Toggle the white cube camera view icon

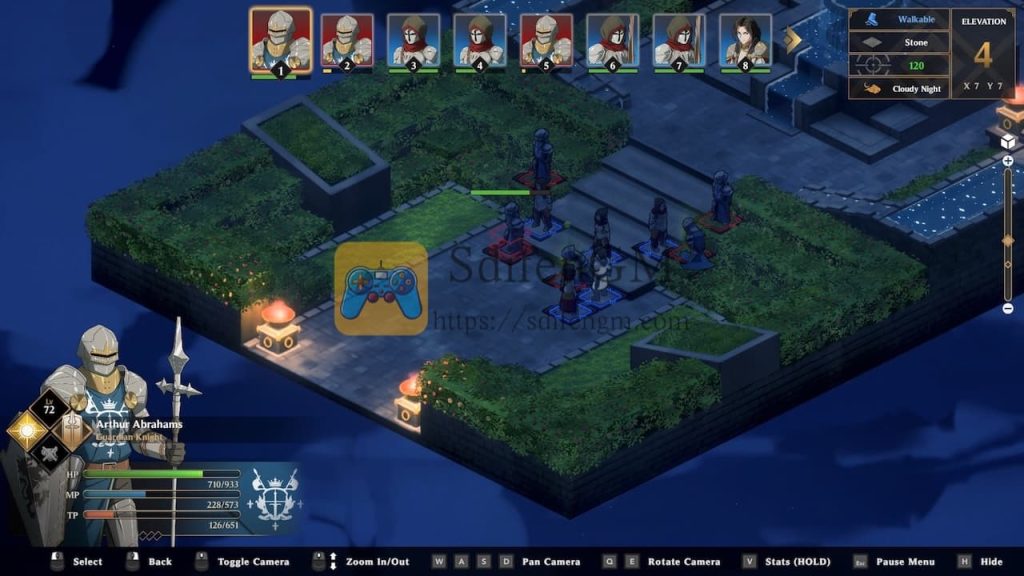(x=1008, y=142)
